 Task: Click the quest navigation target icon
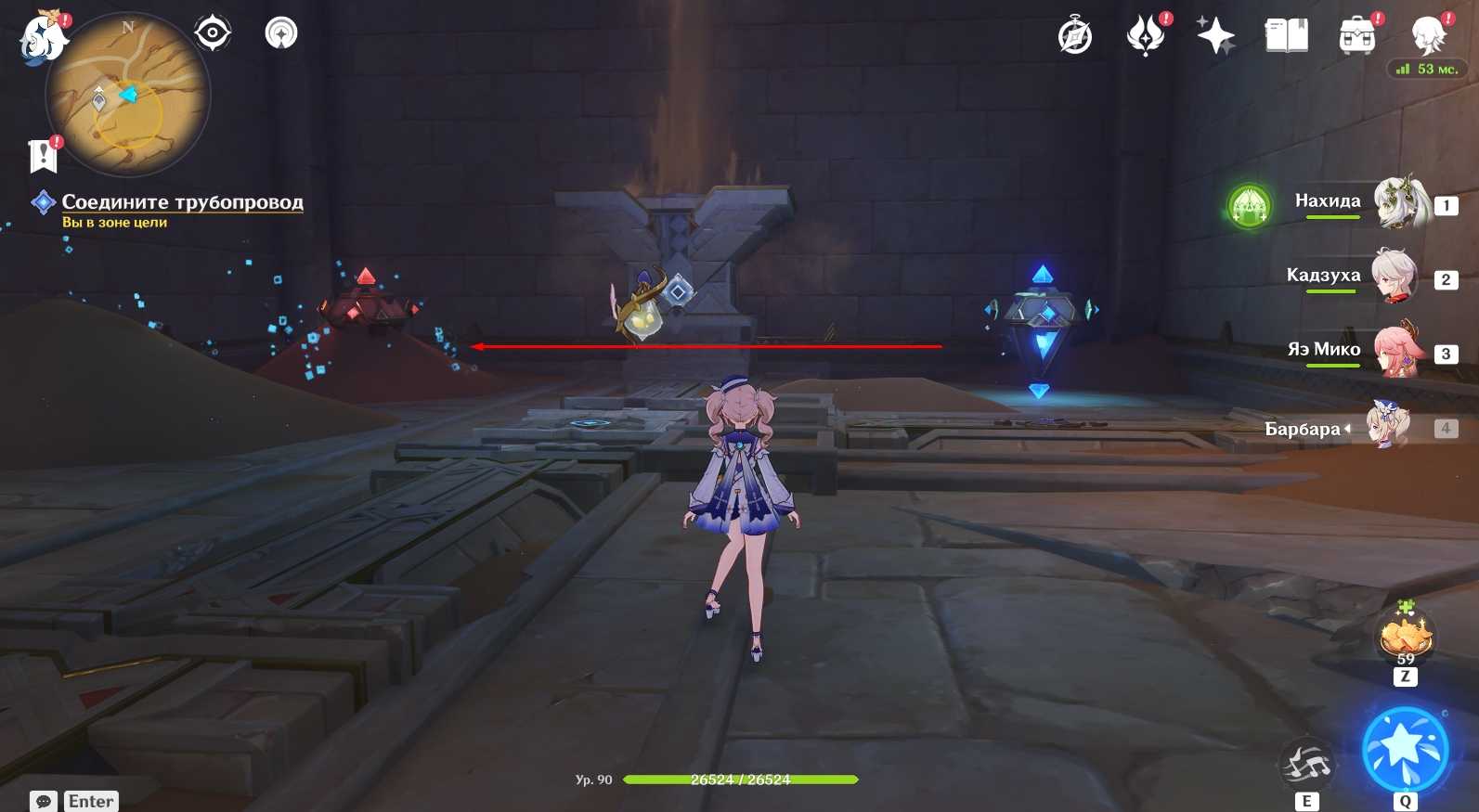coord(213,33)
